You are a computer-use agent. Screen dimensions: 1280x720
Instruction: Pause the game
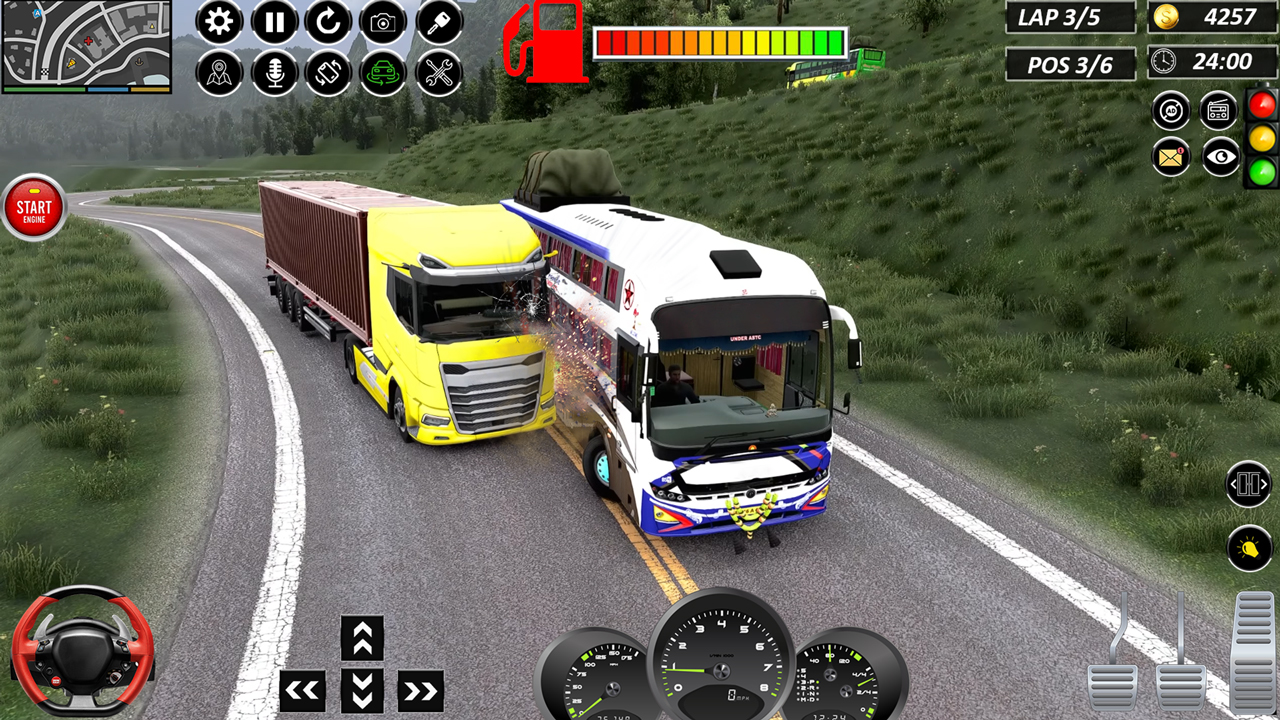276,22
